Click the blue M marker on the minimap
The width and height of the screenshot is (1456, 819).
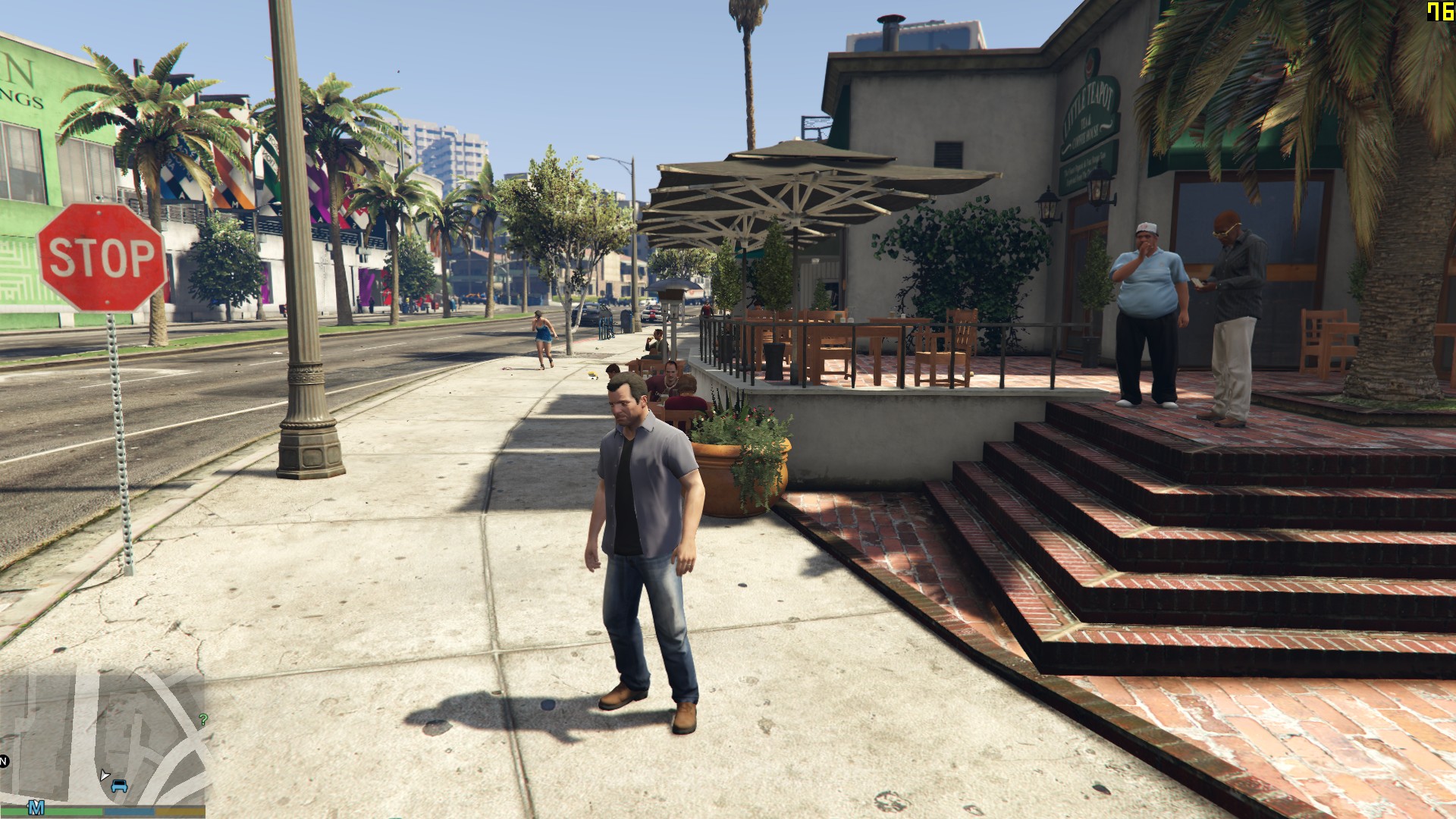36,806
